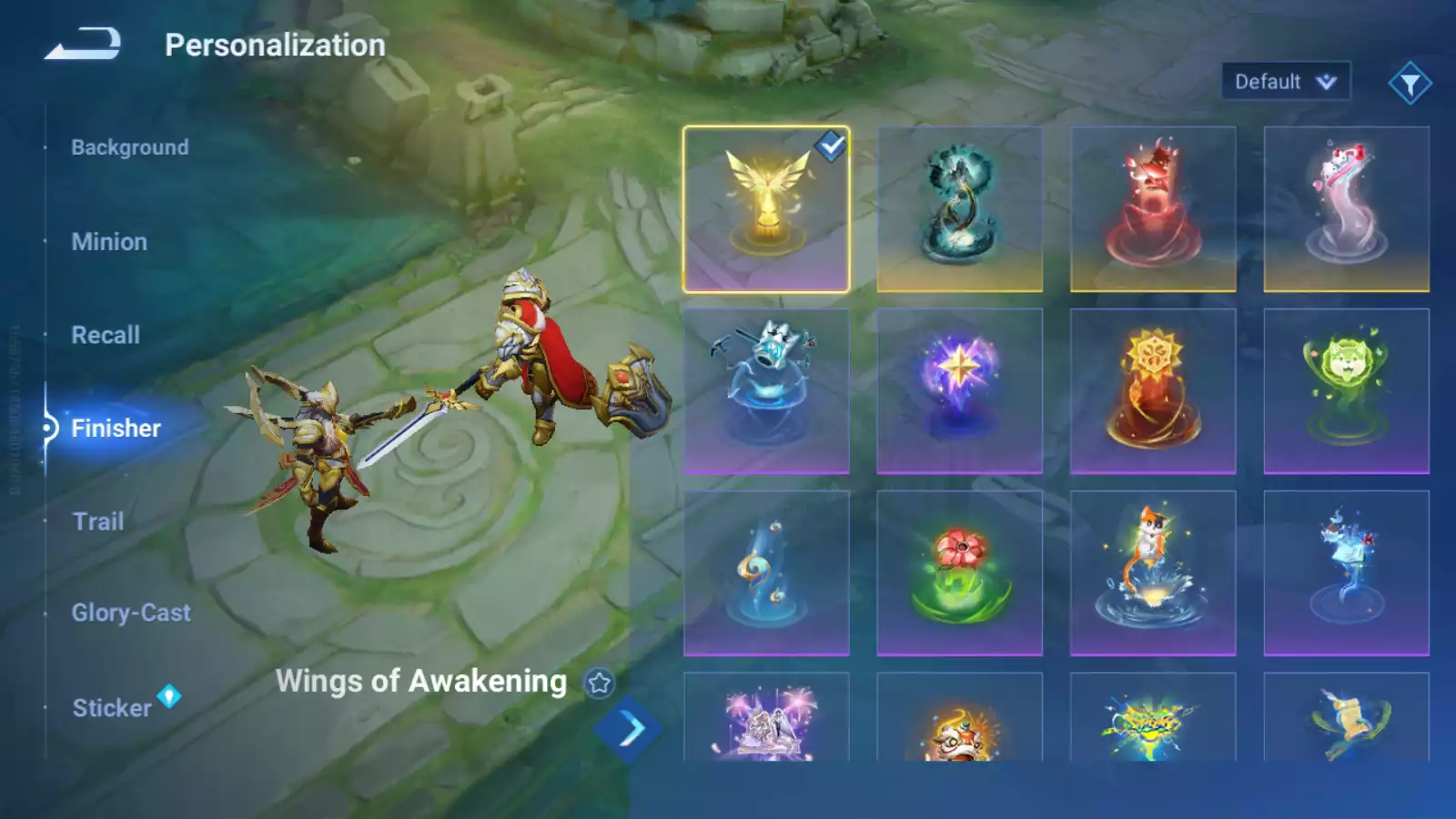Choose the blue music note finisher
This screenshot has height=819, width=1456.
pos(766,573)
